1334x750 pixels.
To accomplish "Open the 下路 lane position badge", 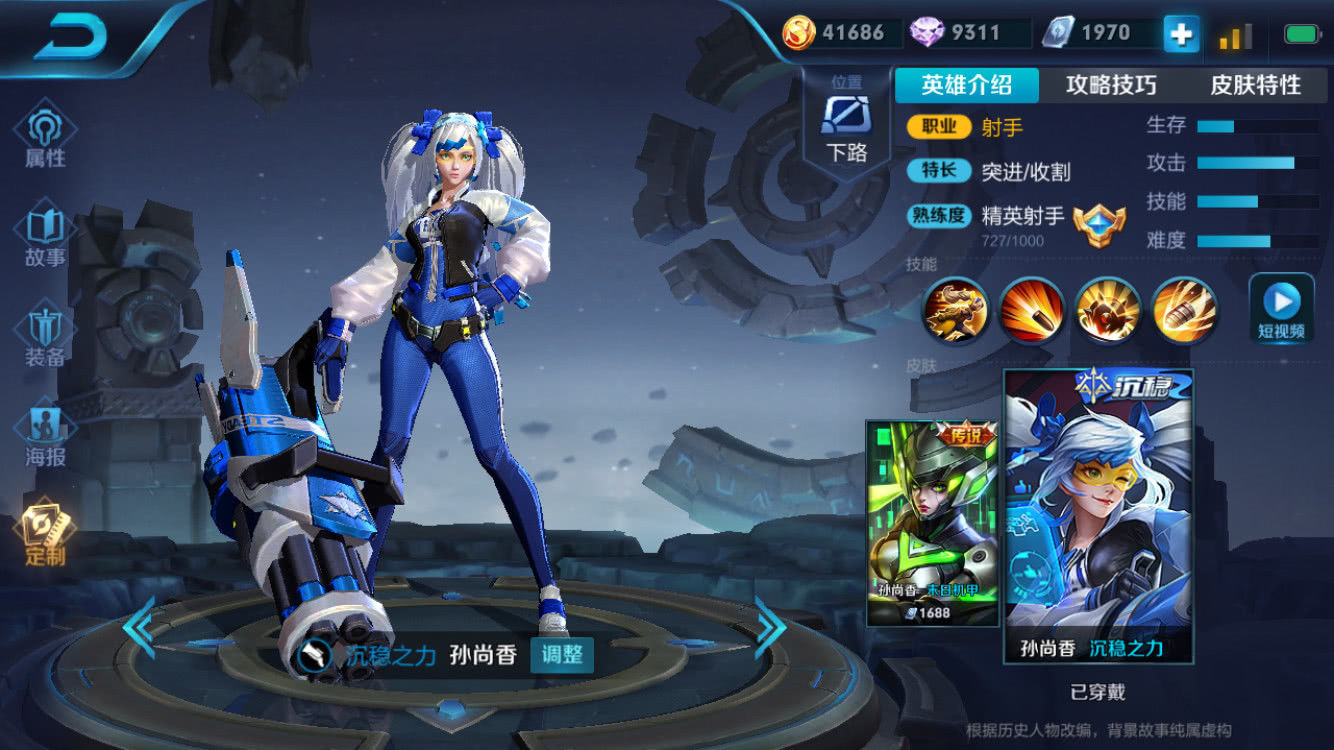I will point(846,125).
